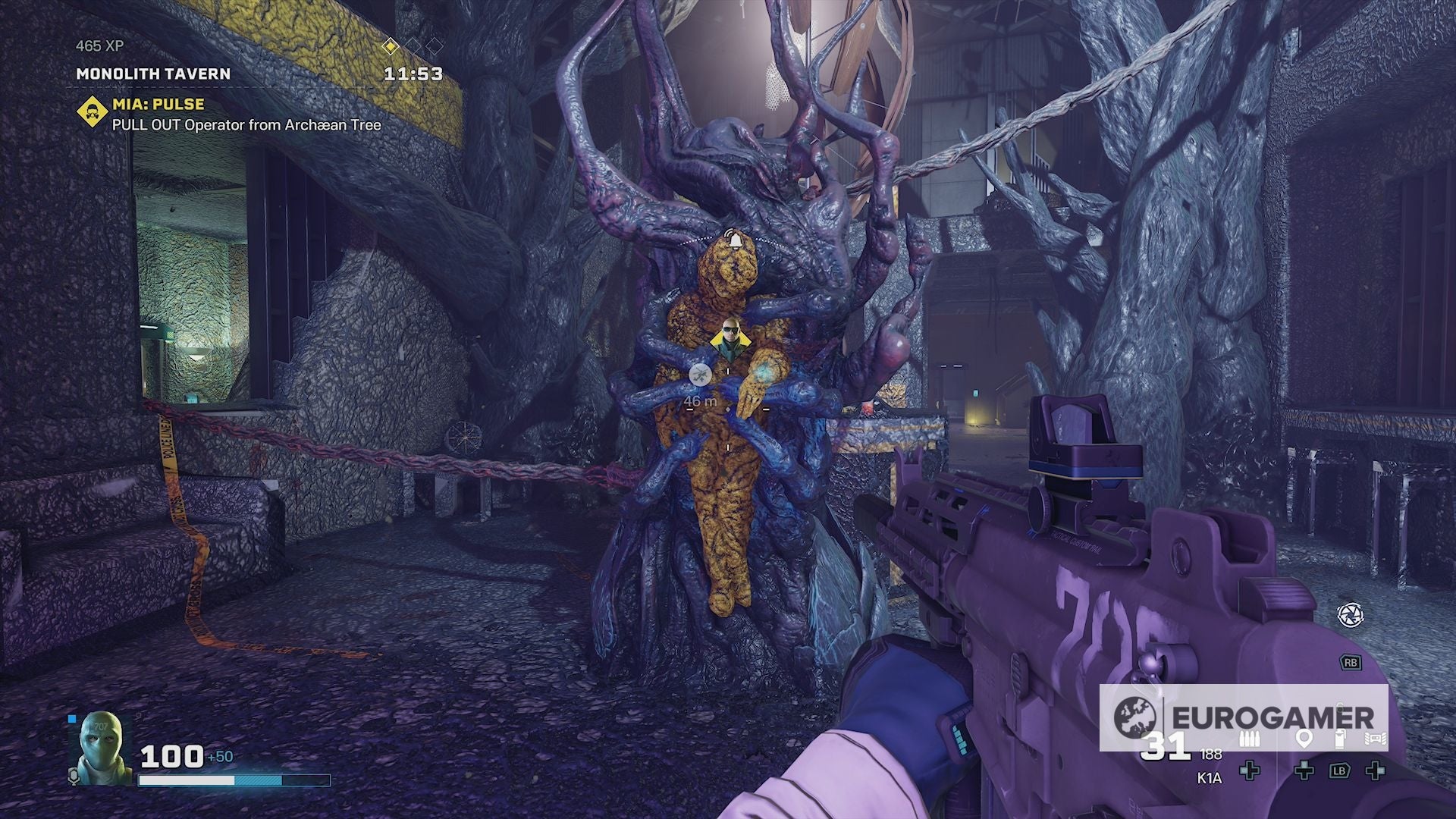Select the recon drone gadget icon
1456x819 pixels.
(1374, 739)
